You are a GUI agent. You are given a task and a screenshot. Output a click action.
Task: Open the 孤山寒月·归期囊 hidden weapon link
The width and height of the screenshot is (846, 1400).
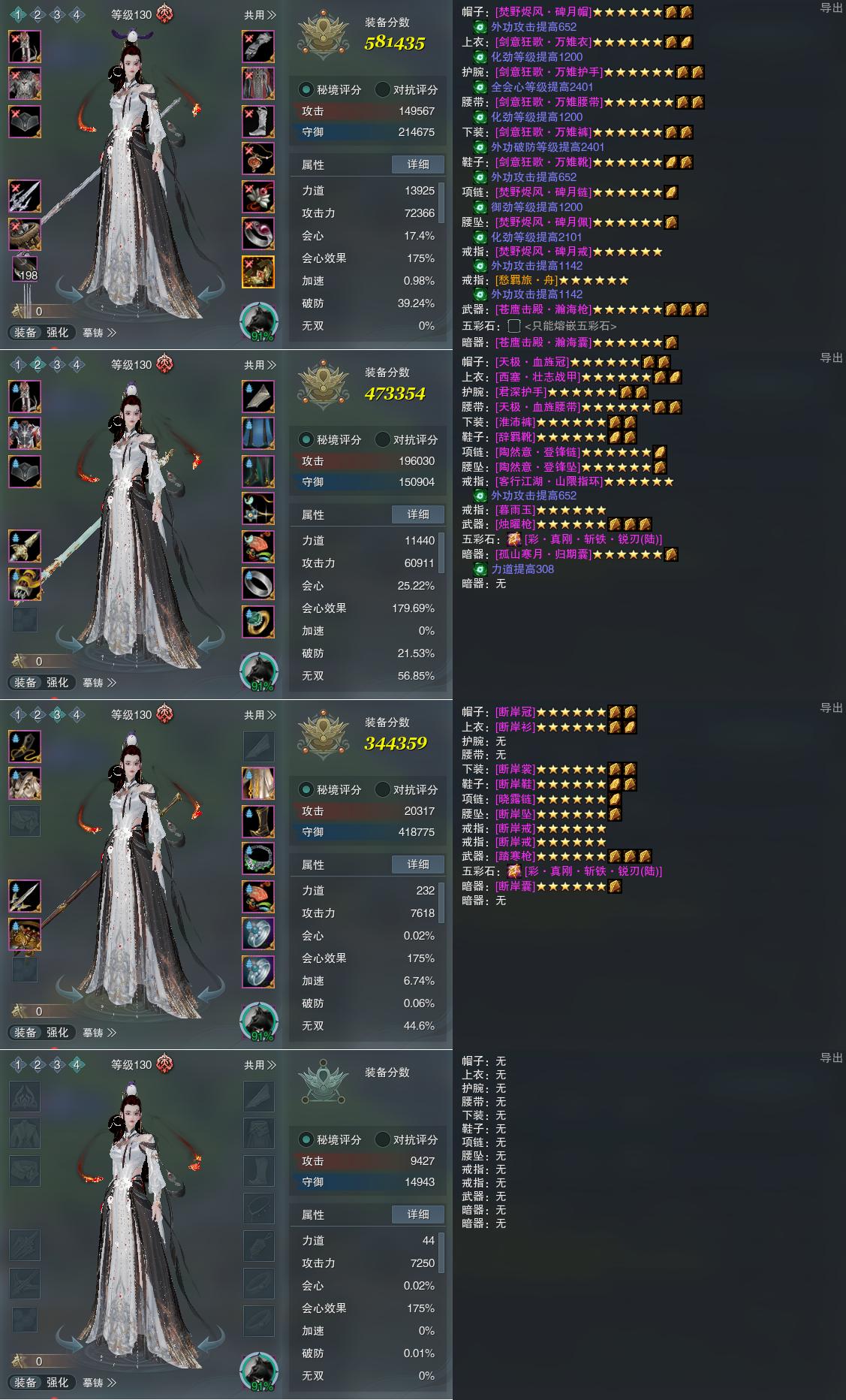tap(543, 554)
